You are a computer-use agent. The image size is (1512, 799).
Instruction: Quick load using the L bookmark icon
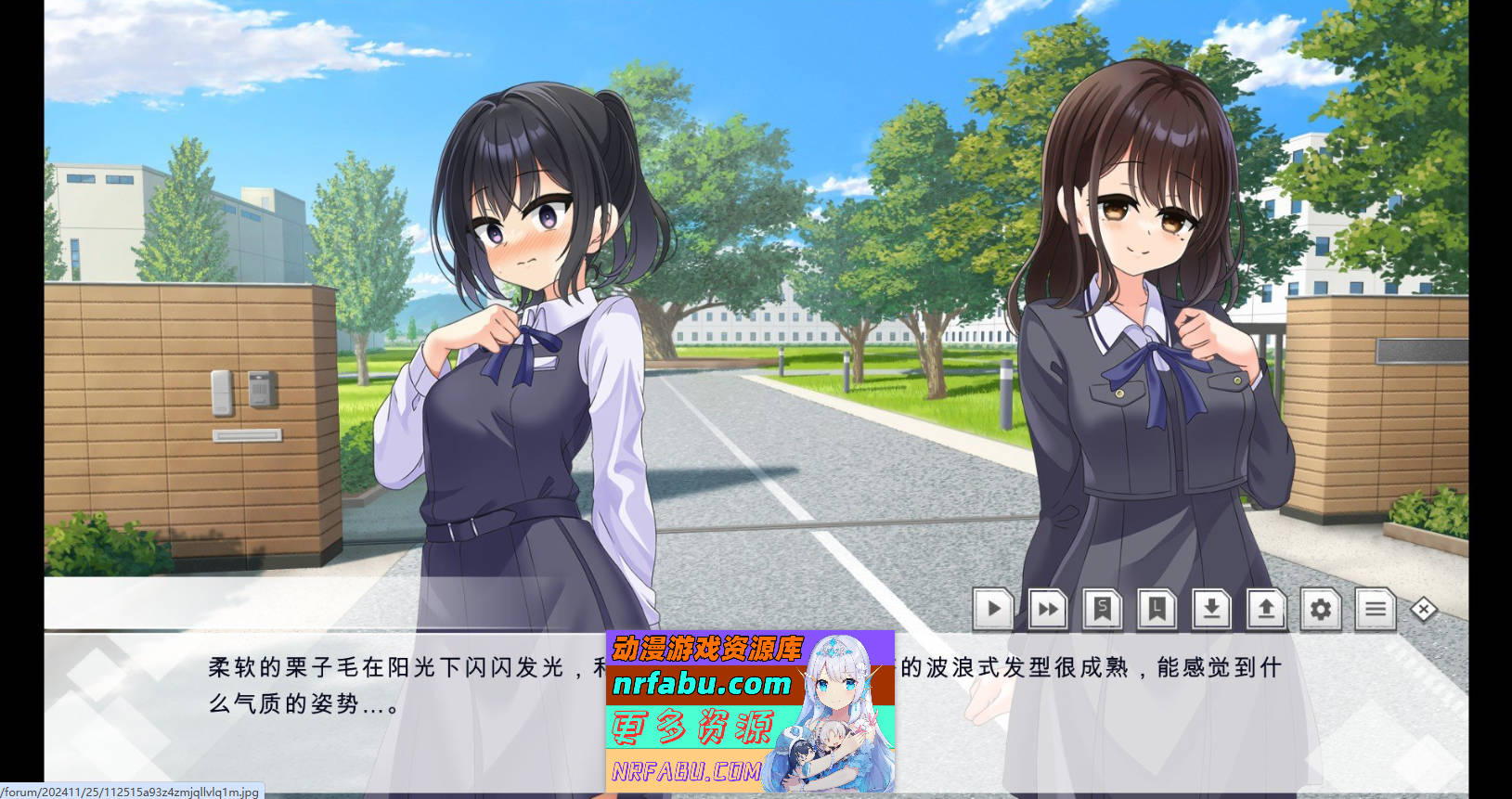coord(1157,610)
